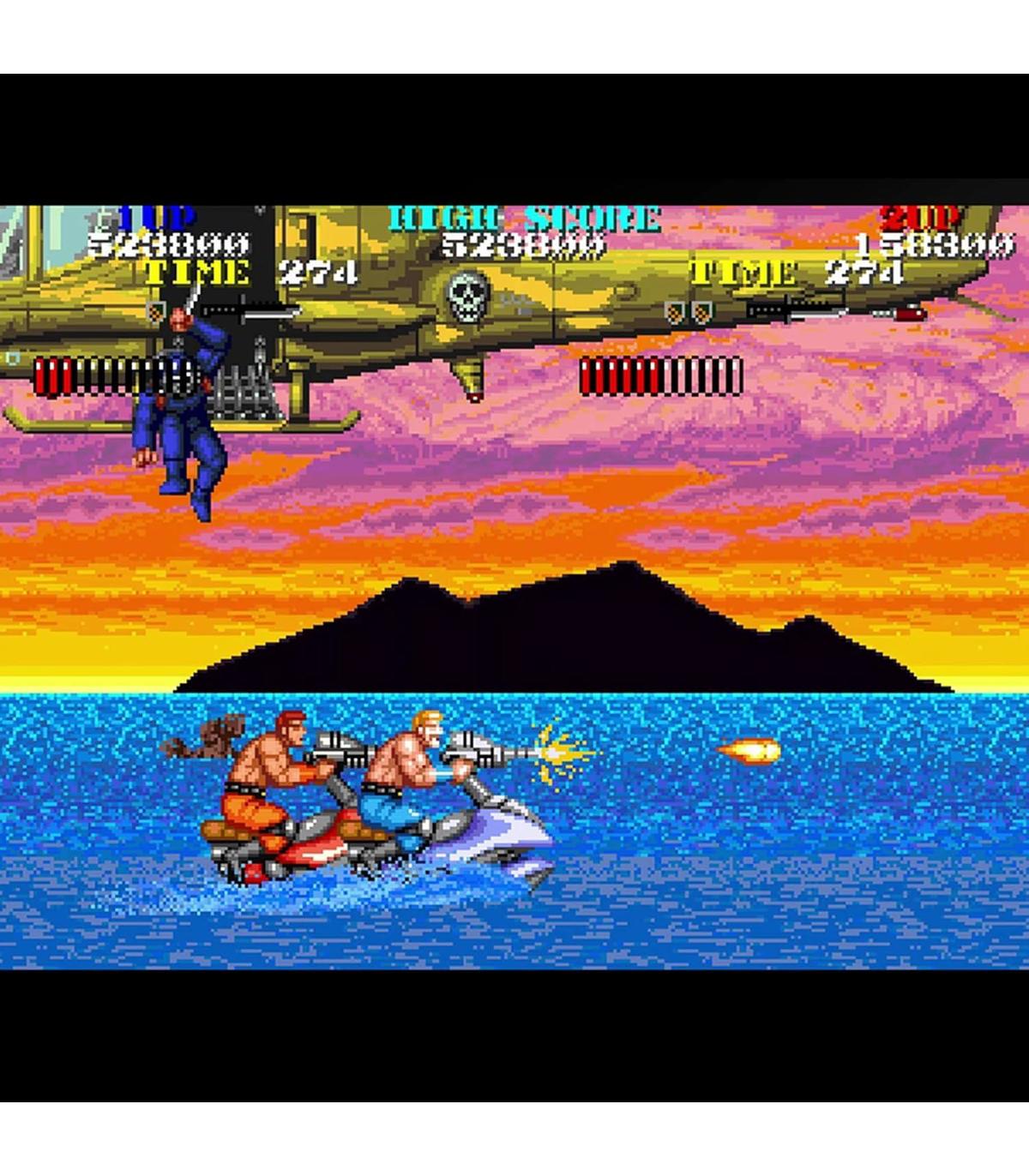Click player one's shield badge icon
This screenshot has height=1176, width=1029.
tap(155, 311)
